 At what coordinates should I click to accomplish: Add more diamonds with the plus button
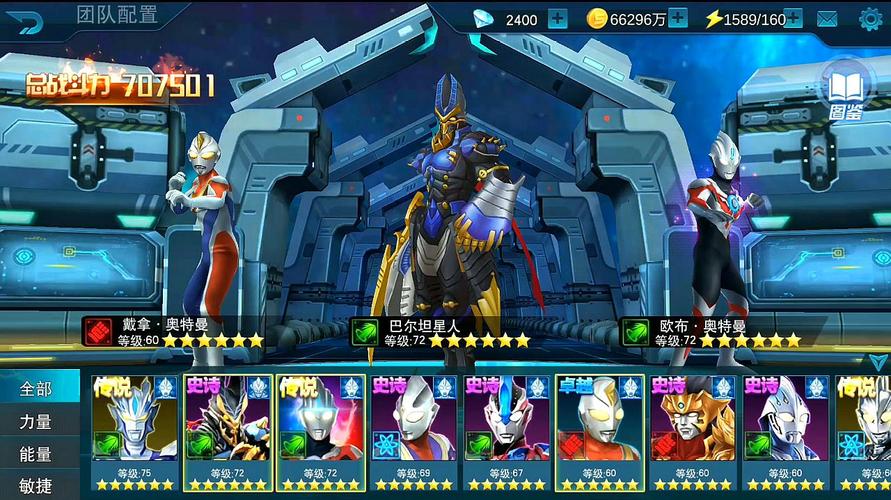(x=557, y=18)
